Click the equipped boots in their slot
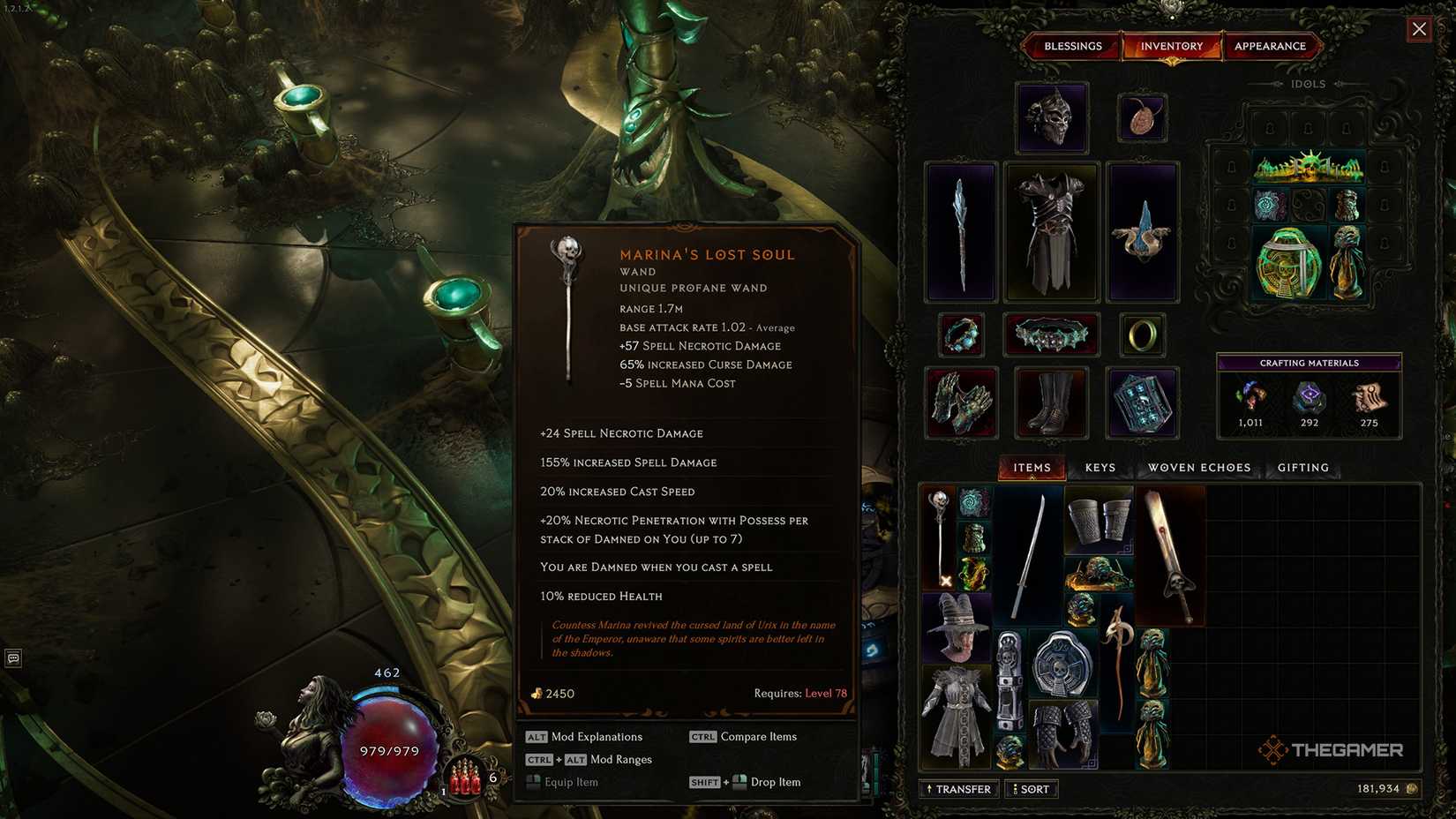Viewport: 1456px width, 819px height. tap(1052, 402)
